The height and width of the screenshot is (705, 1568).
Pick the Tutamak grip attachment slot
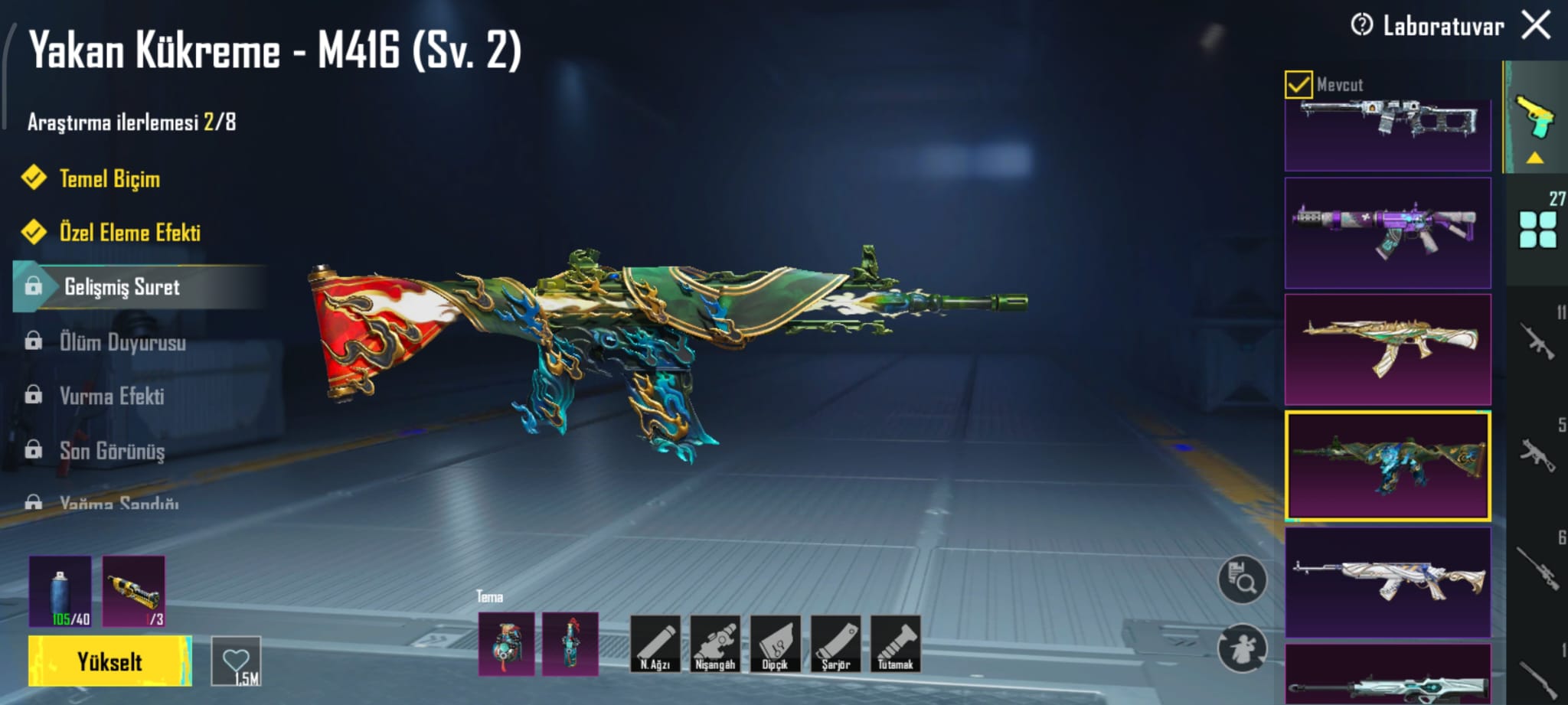point(895,645)
